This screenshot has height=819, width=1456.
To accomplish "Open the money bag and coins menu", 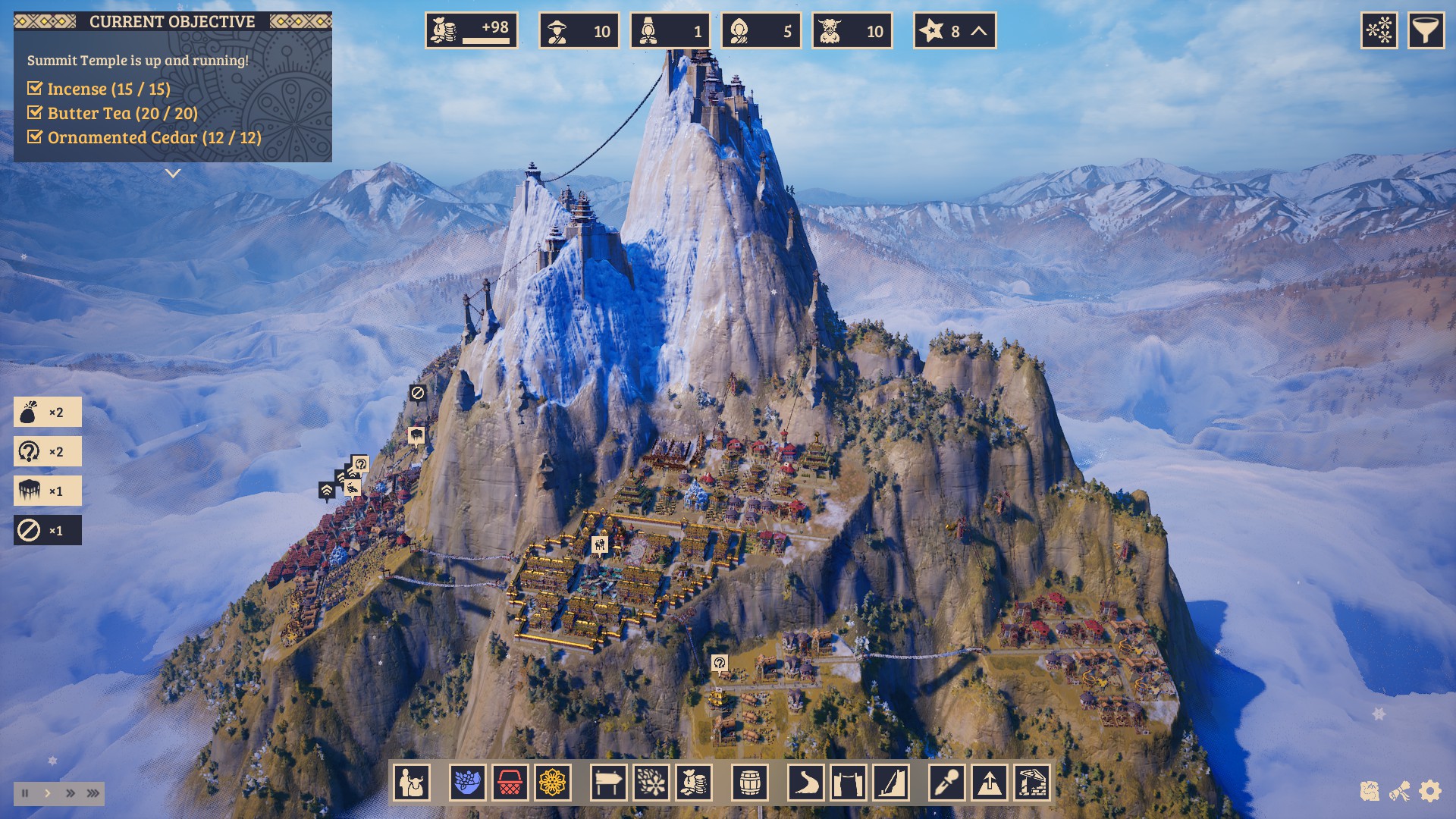I will click(x=693, y=783).
